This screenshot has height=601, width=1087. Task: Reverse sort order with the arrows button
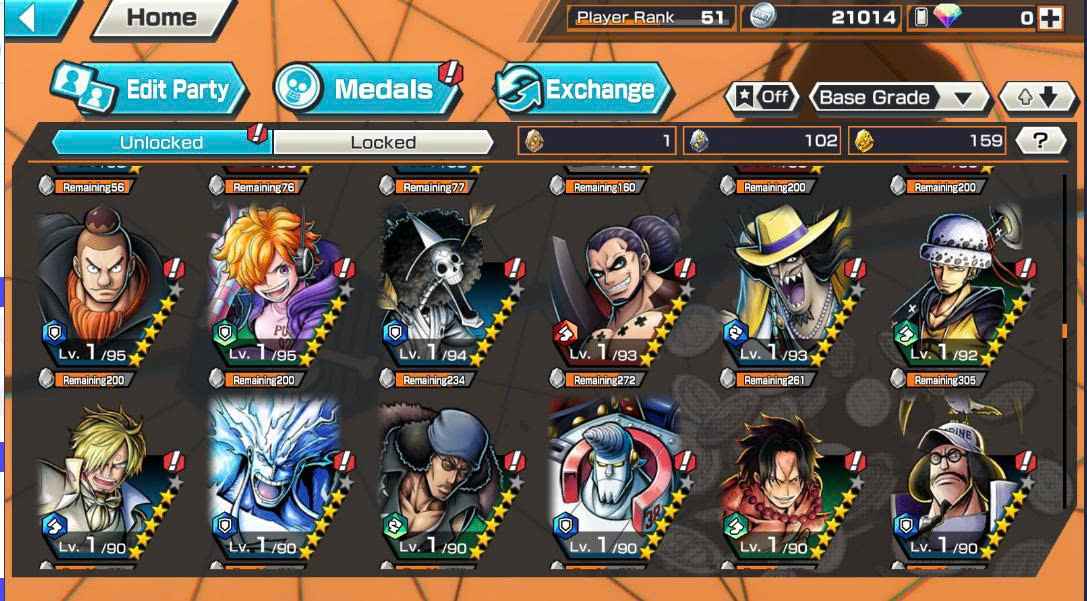1035,97
